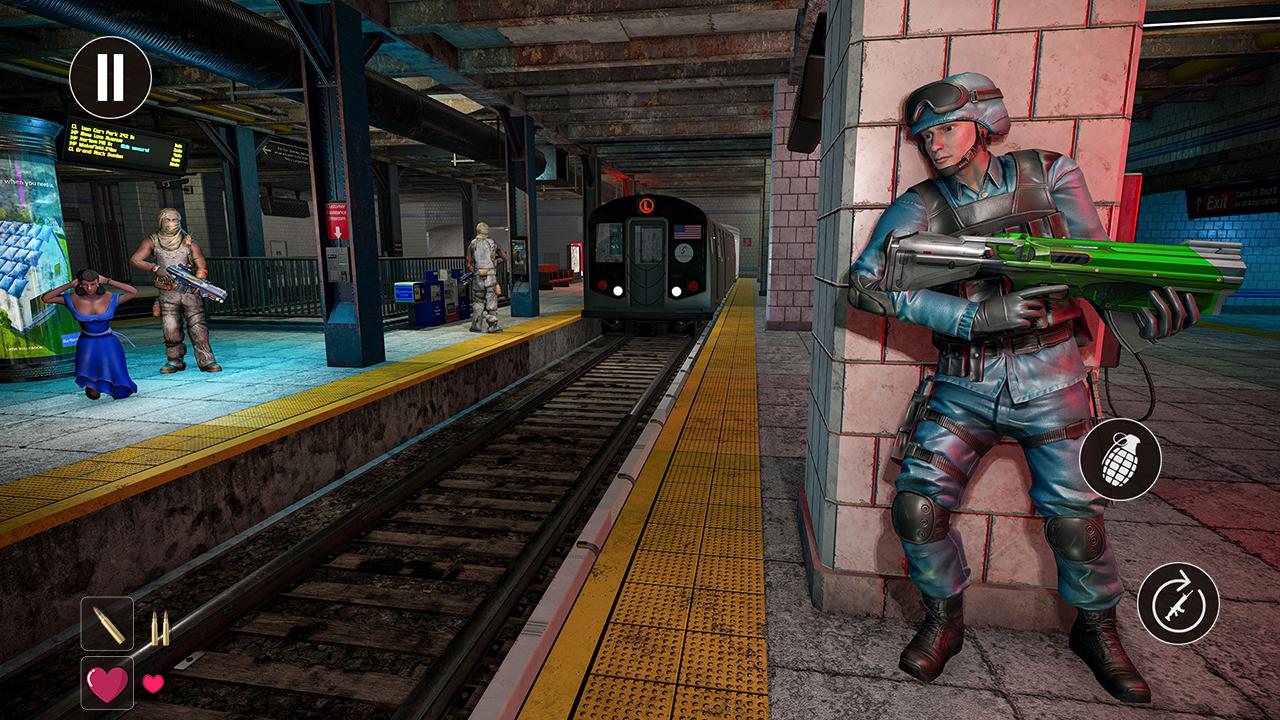
Task: Pause the game with the pause button
Action: tap(110, 77)
